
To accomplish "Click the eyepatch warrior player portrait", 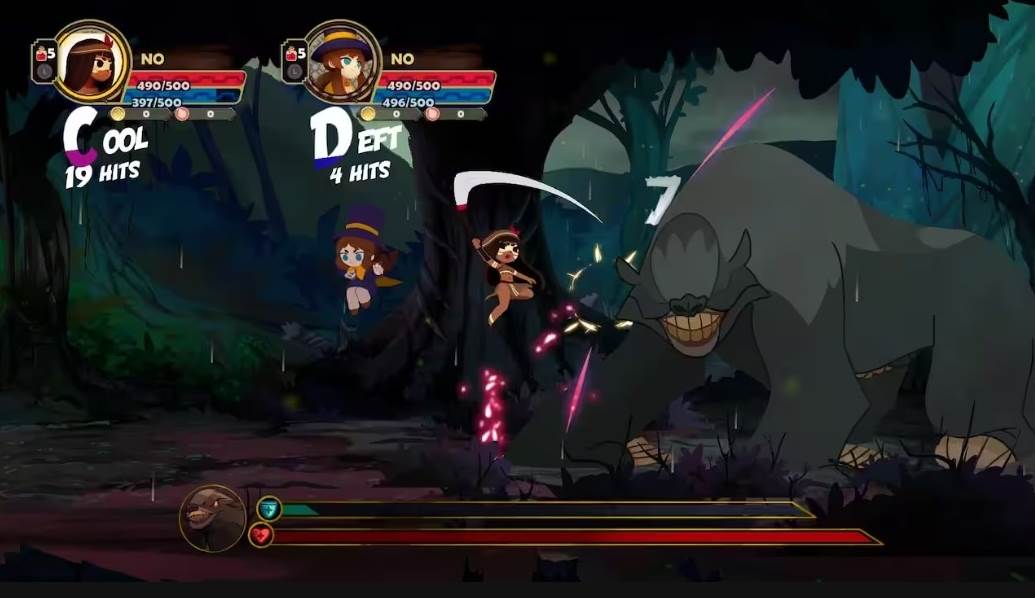I will (91, 62).
